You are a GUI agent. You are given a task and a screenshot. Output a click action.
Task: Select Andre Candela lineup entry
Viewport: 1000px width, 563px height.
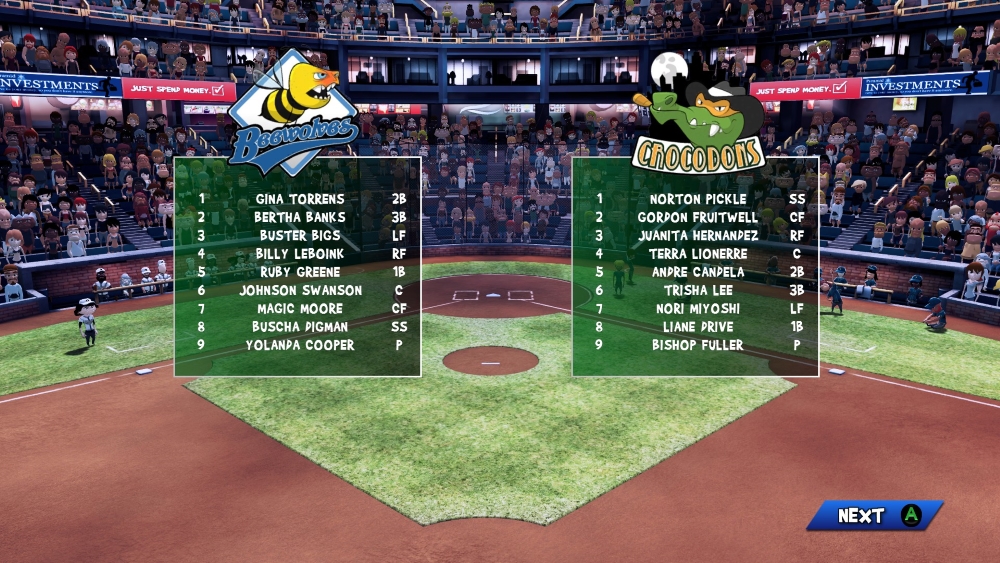click(x=698, y=272)
